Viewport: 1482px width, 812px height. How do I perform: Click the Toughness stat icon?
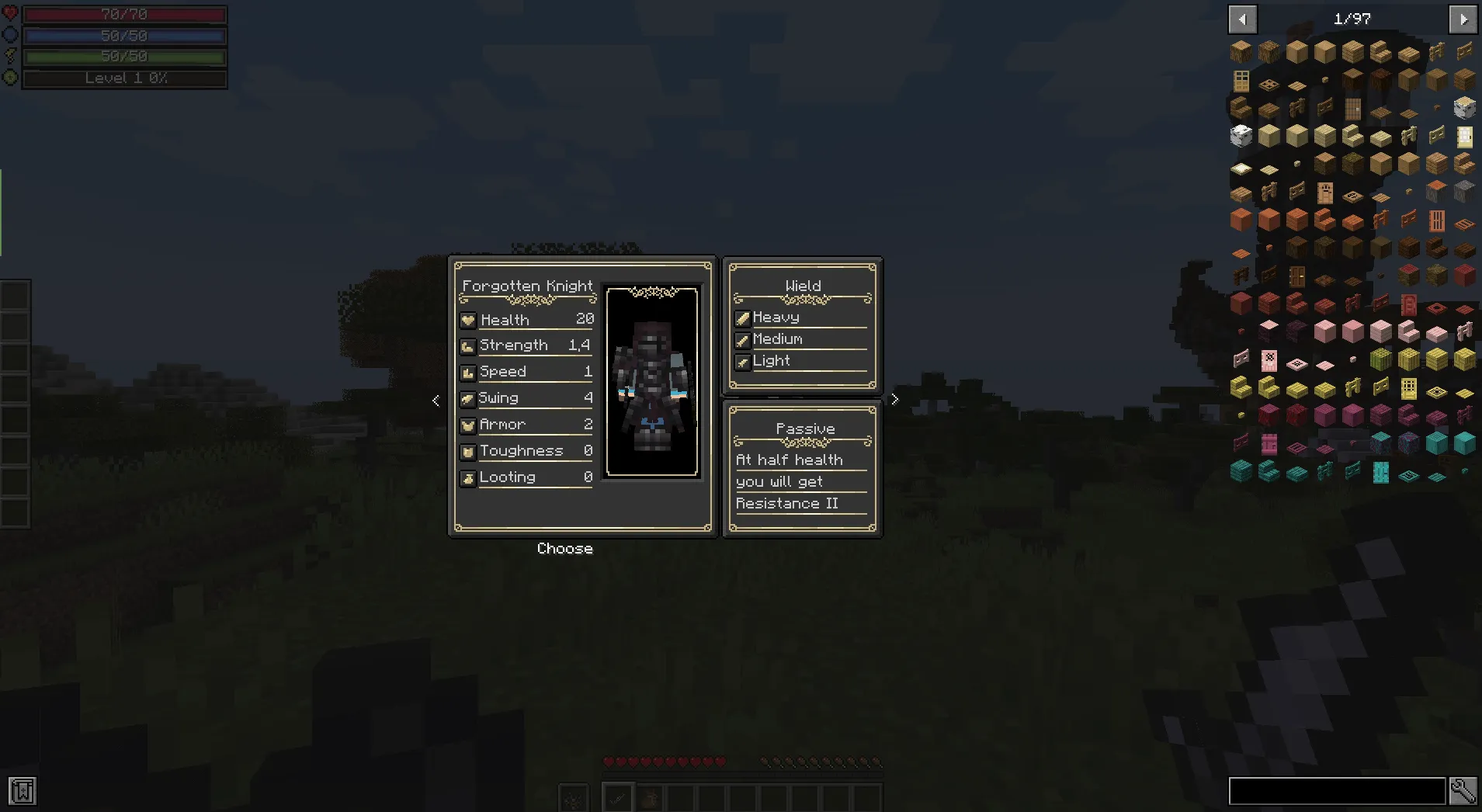468,451
